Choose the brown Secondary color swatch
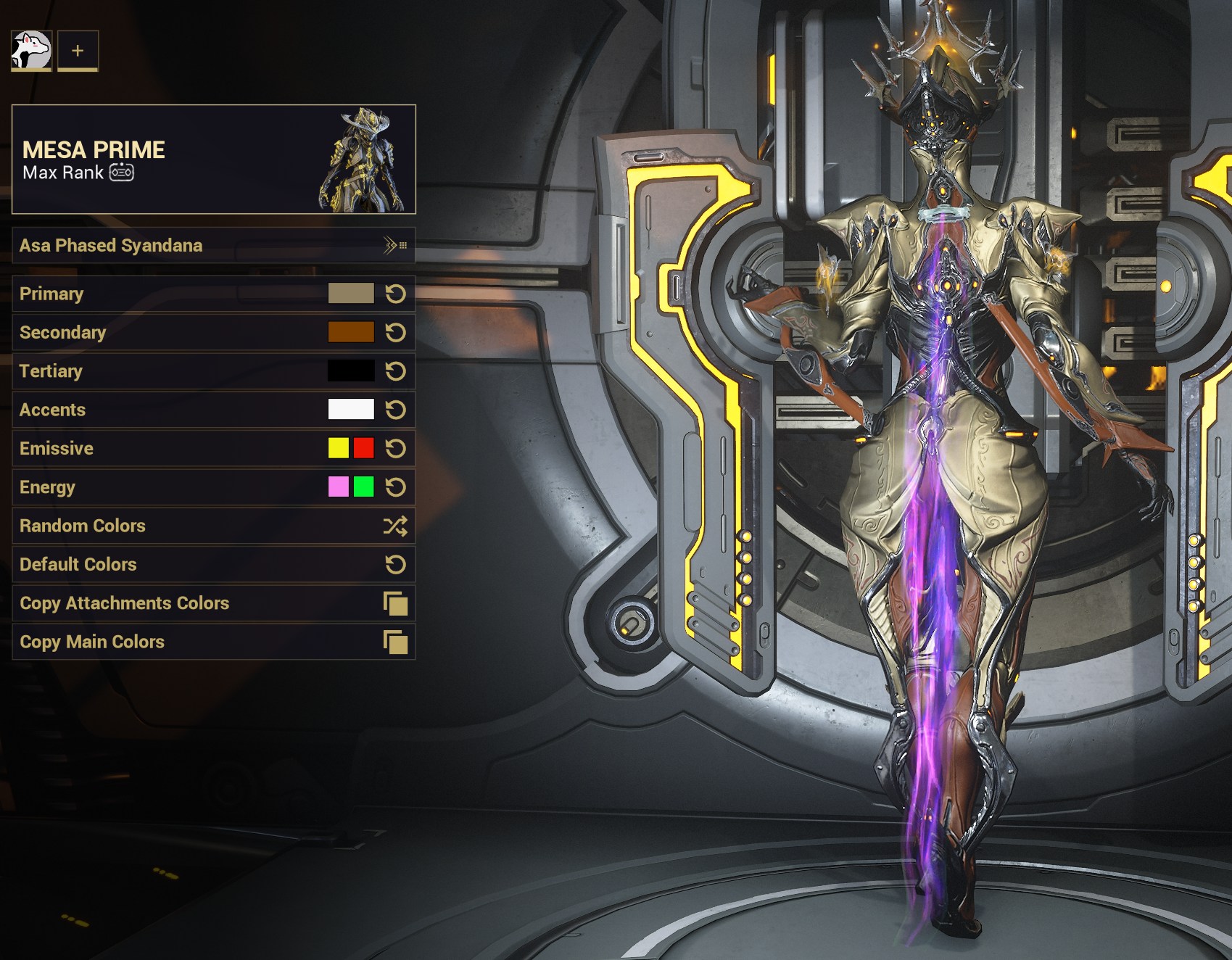Viewport: 1232px width, 960px height. pyautogui.click(x=351, y=332)
